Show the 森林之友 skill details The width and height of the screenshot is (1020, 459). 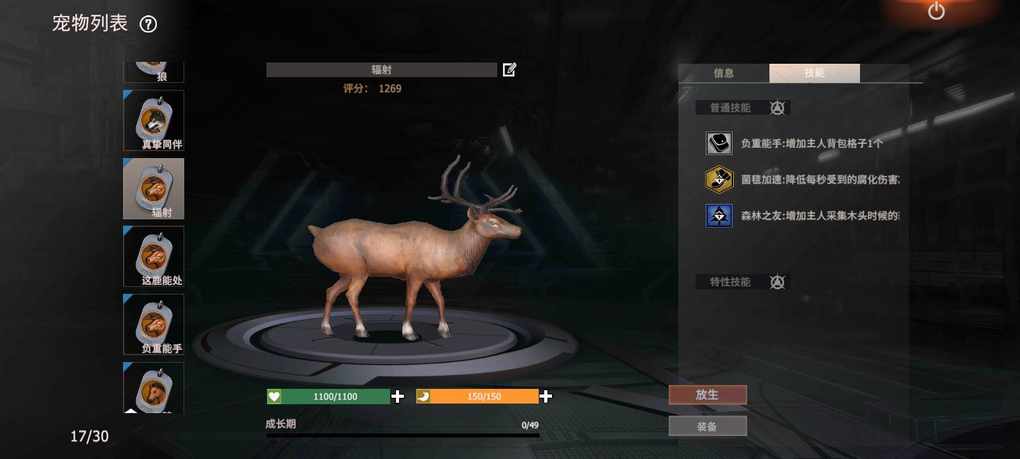pos(718,215)
